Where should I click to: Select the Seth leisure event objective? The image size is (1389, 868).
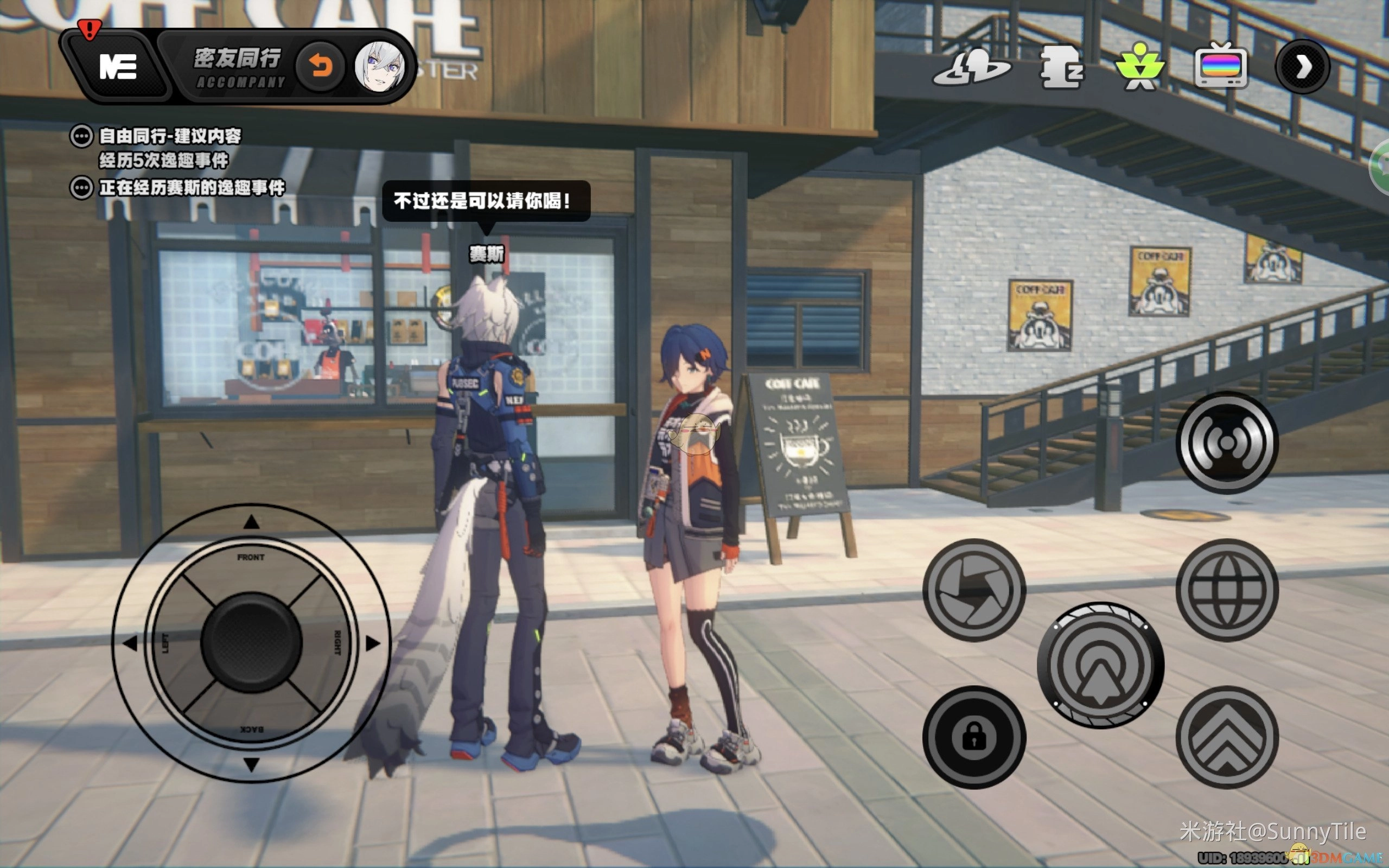(x=191, y=188)
